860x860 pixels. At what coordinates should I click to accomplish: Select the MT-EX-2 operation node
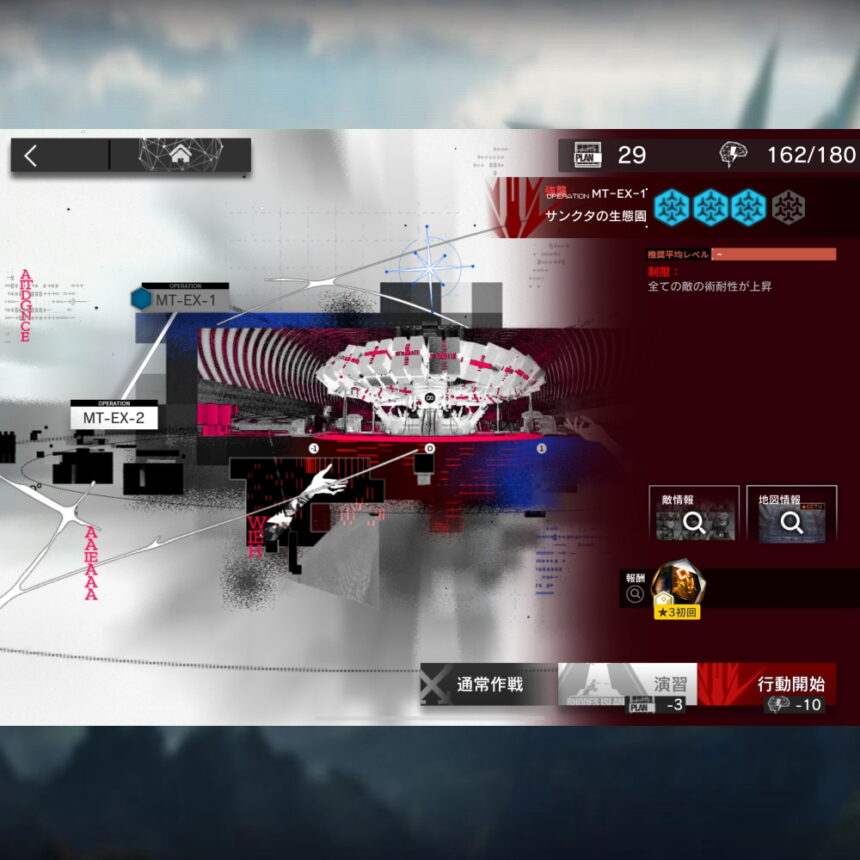115,416
